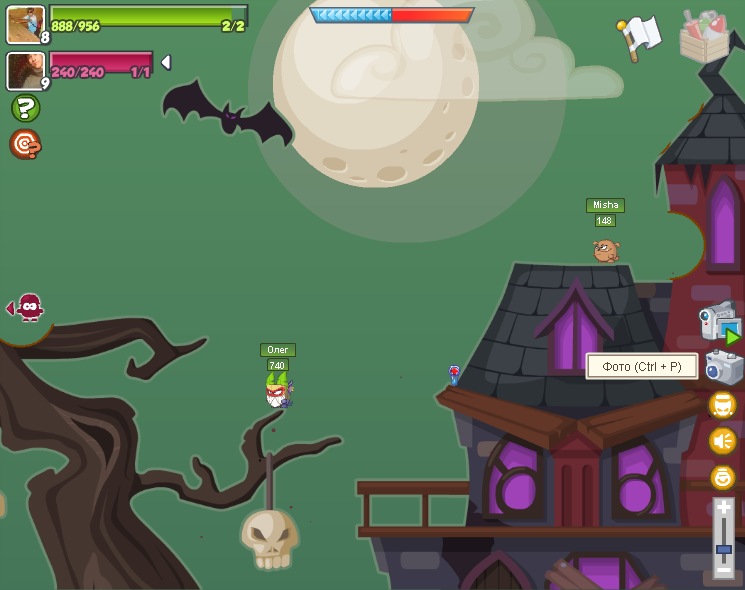The width and height of the screenshot is (745, 590).
Task: Take a screenshot with the Фото camera
Action: pos(722,368)
